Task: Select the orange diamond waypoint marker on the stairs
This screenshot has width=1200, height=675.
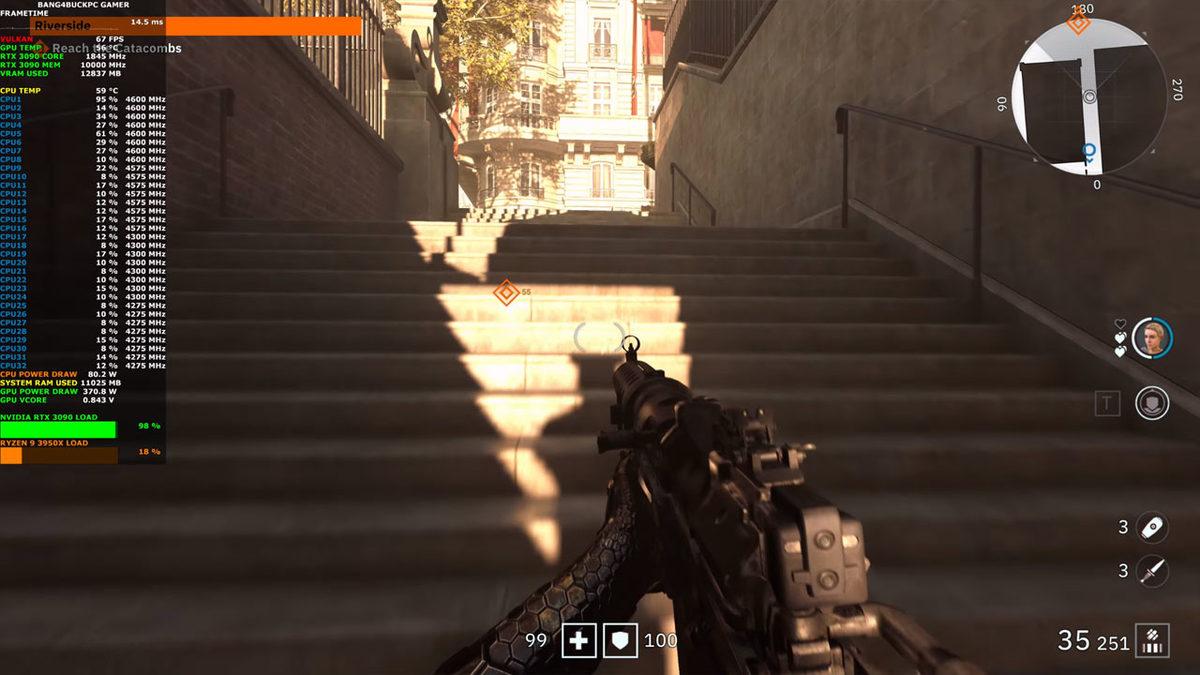Action: 506,293
